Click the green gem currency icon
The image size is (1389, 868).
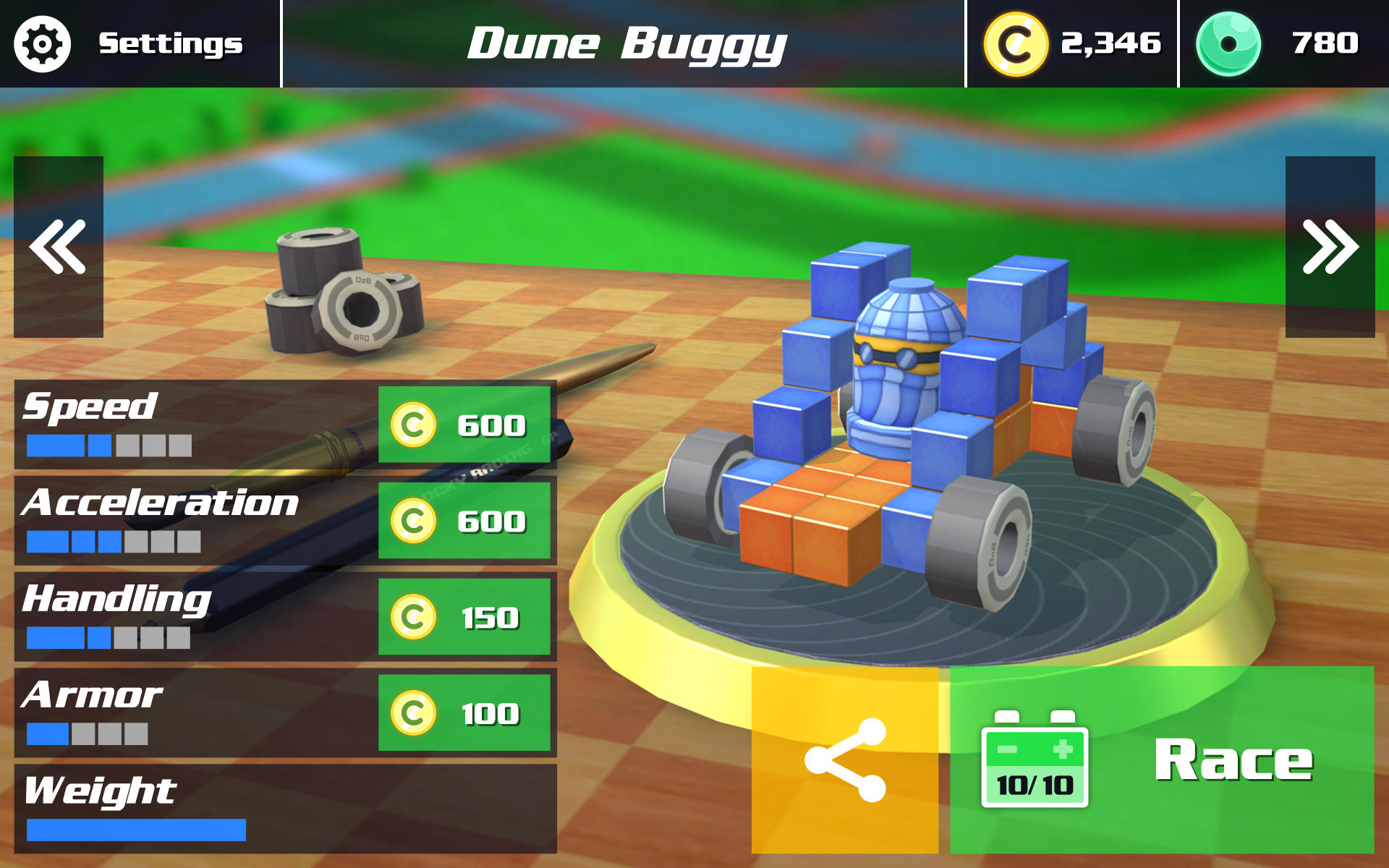pos(1230,43)
